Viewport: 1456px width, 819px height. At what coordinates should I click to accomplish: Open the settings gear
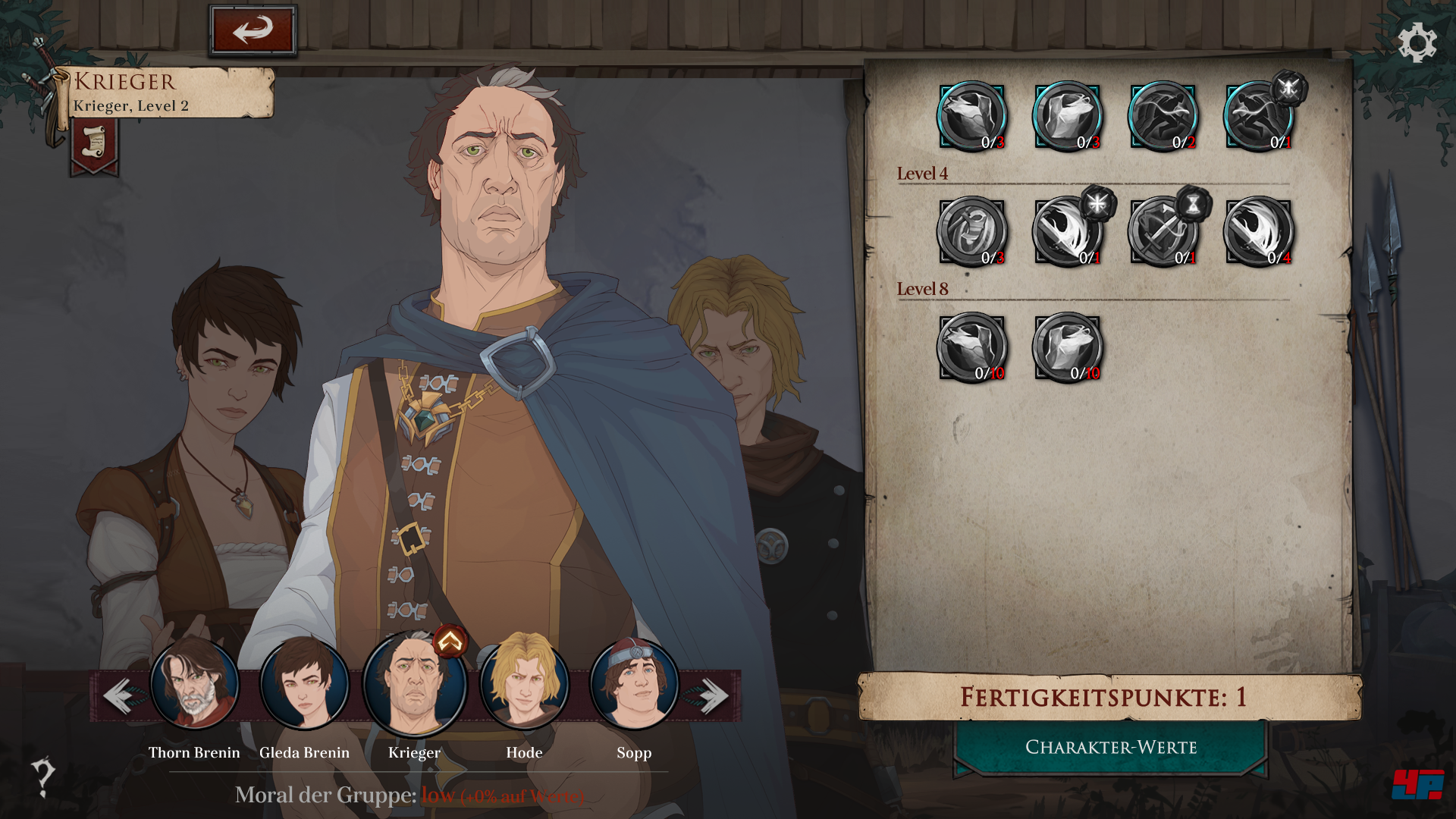click(x=1417, y=42)
